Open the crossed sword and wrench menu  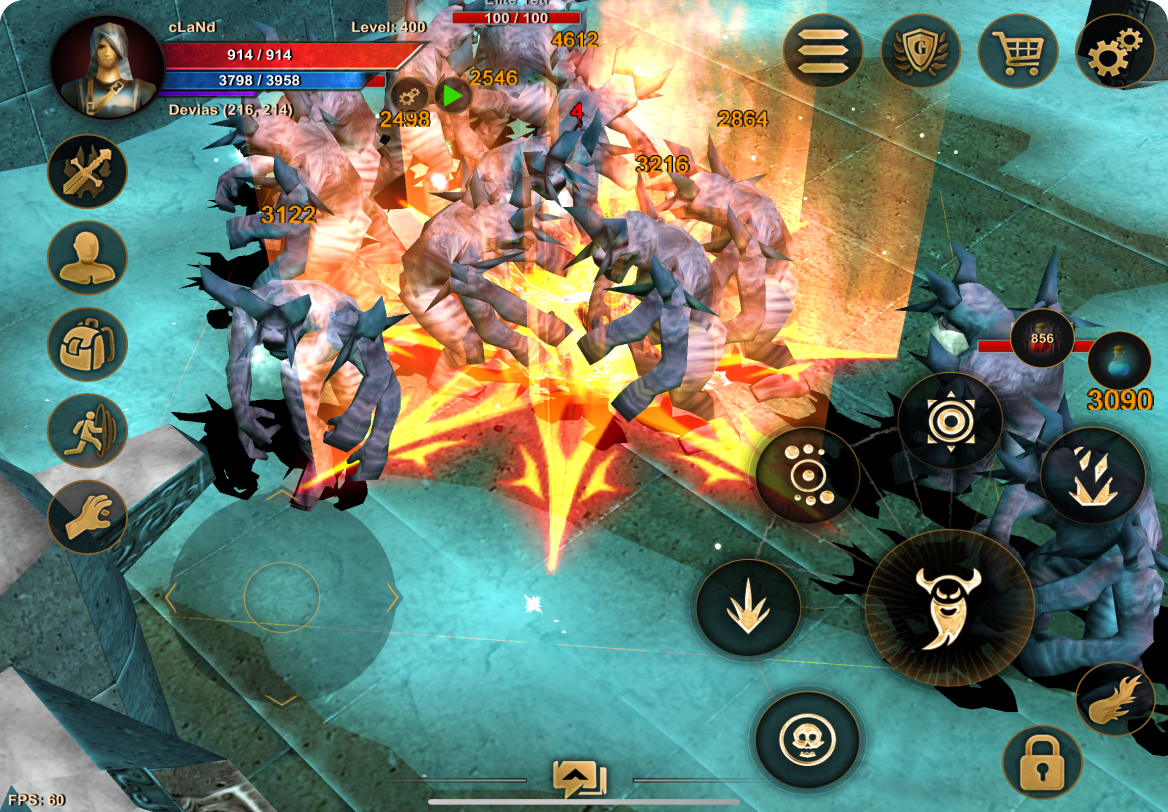[87, 171]
